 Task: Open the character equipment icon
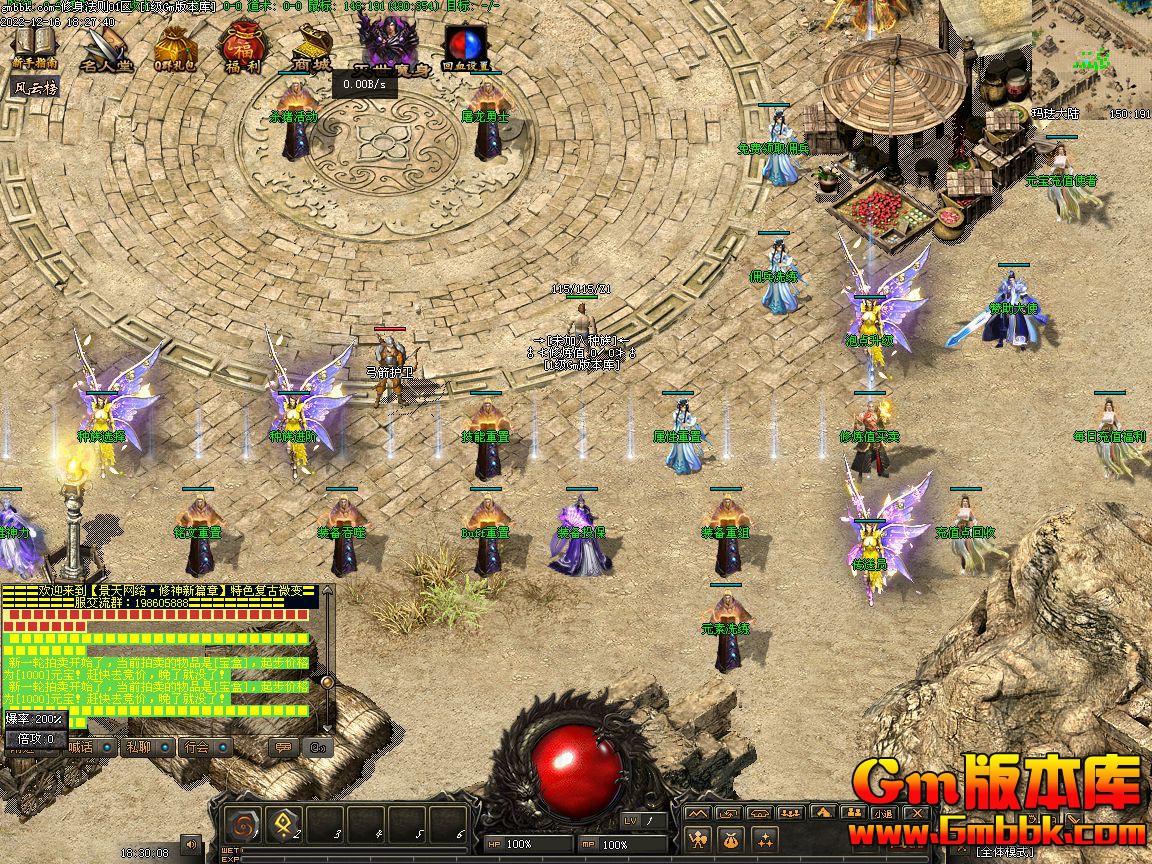(698, 839)
